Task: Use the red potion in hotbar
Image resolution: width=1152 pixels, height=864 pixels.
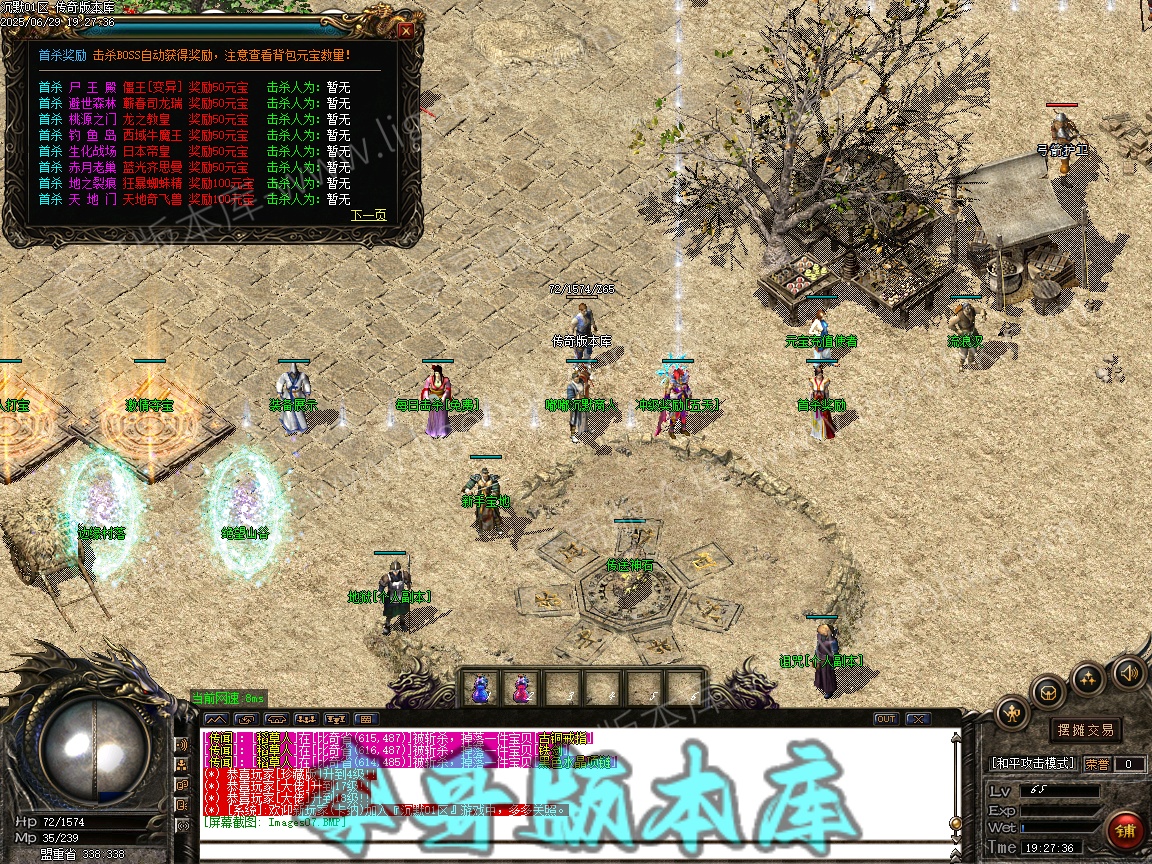Action: point(521,688)
